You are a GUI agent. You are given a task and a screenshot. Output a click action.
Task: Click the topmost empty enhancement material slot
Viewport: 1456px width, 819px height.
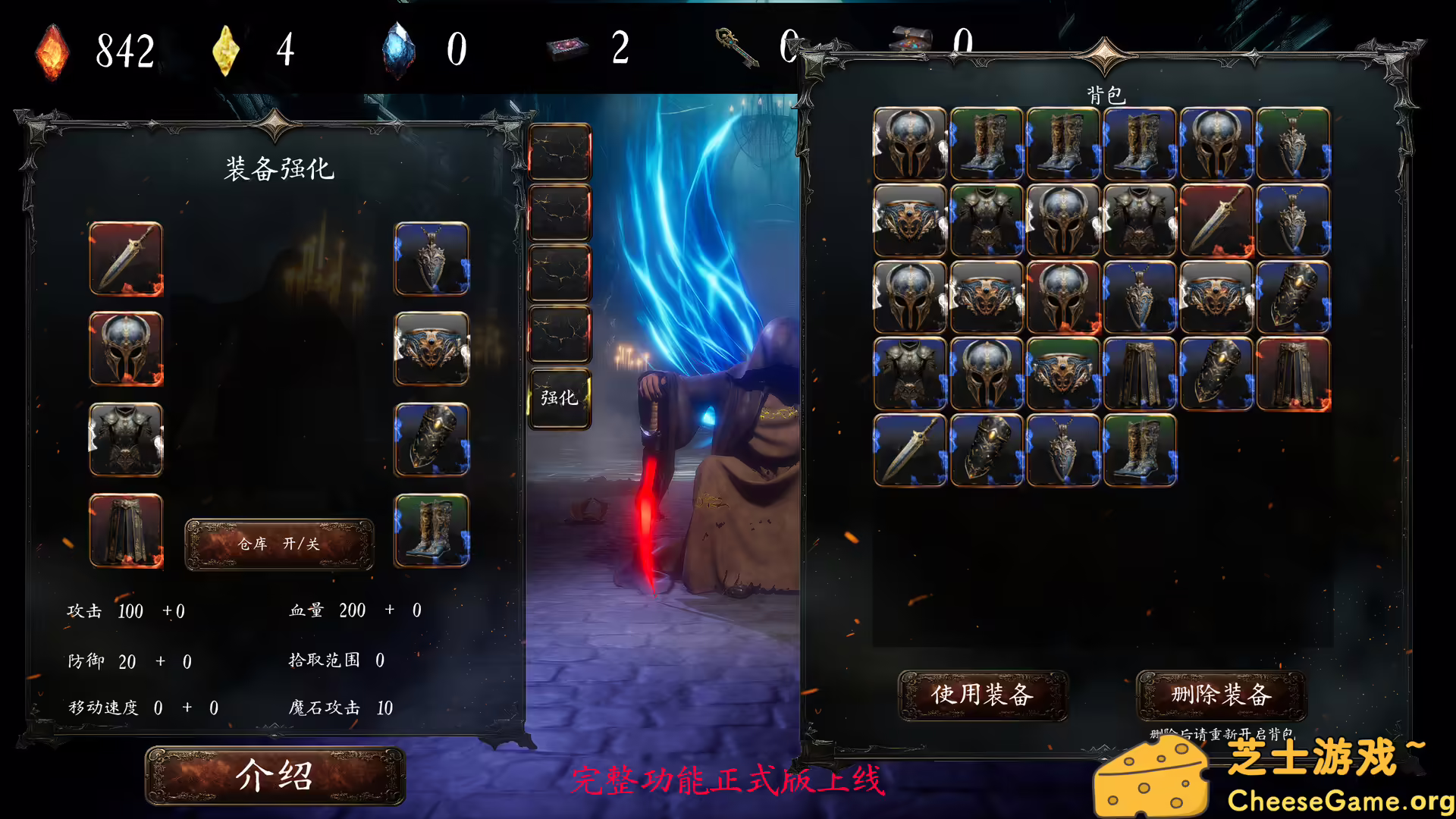559,152
